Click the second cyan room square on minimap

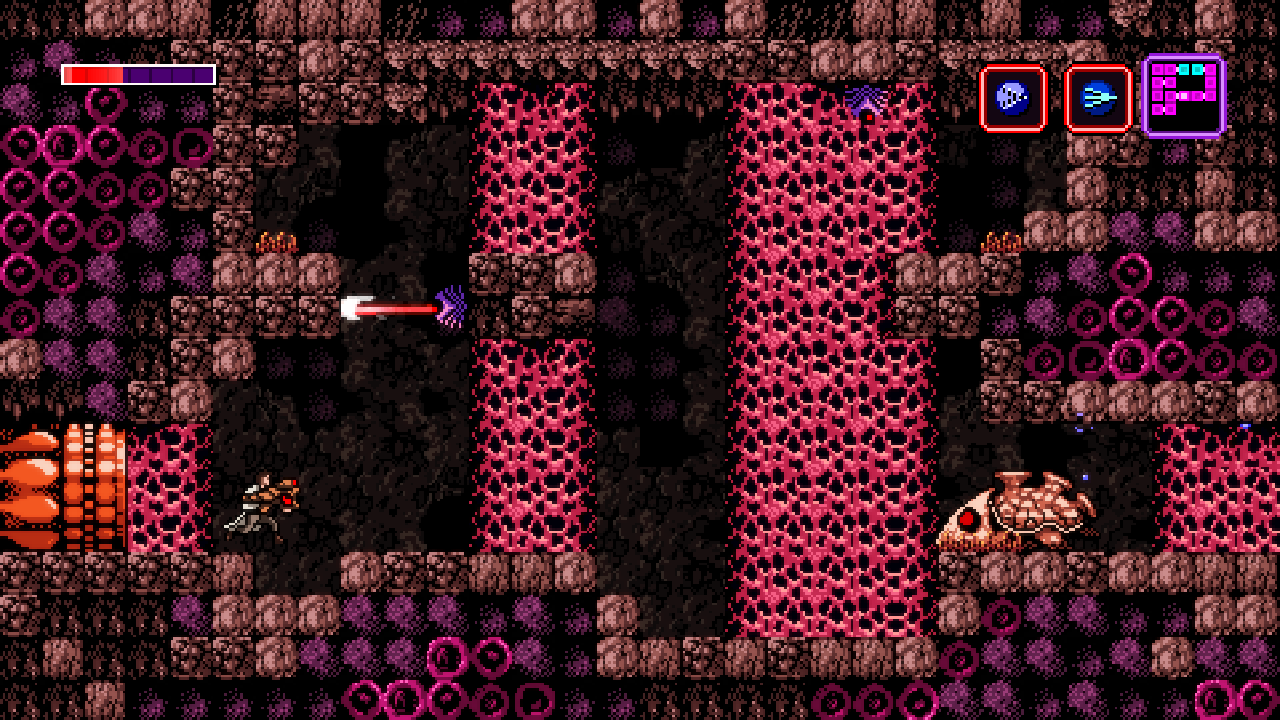[x=1198, y=70]
